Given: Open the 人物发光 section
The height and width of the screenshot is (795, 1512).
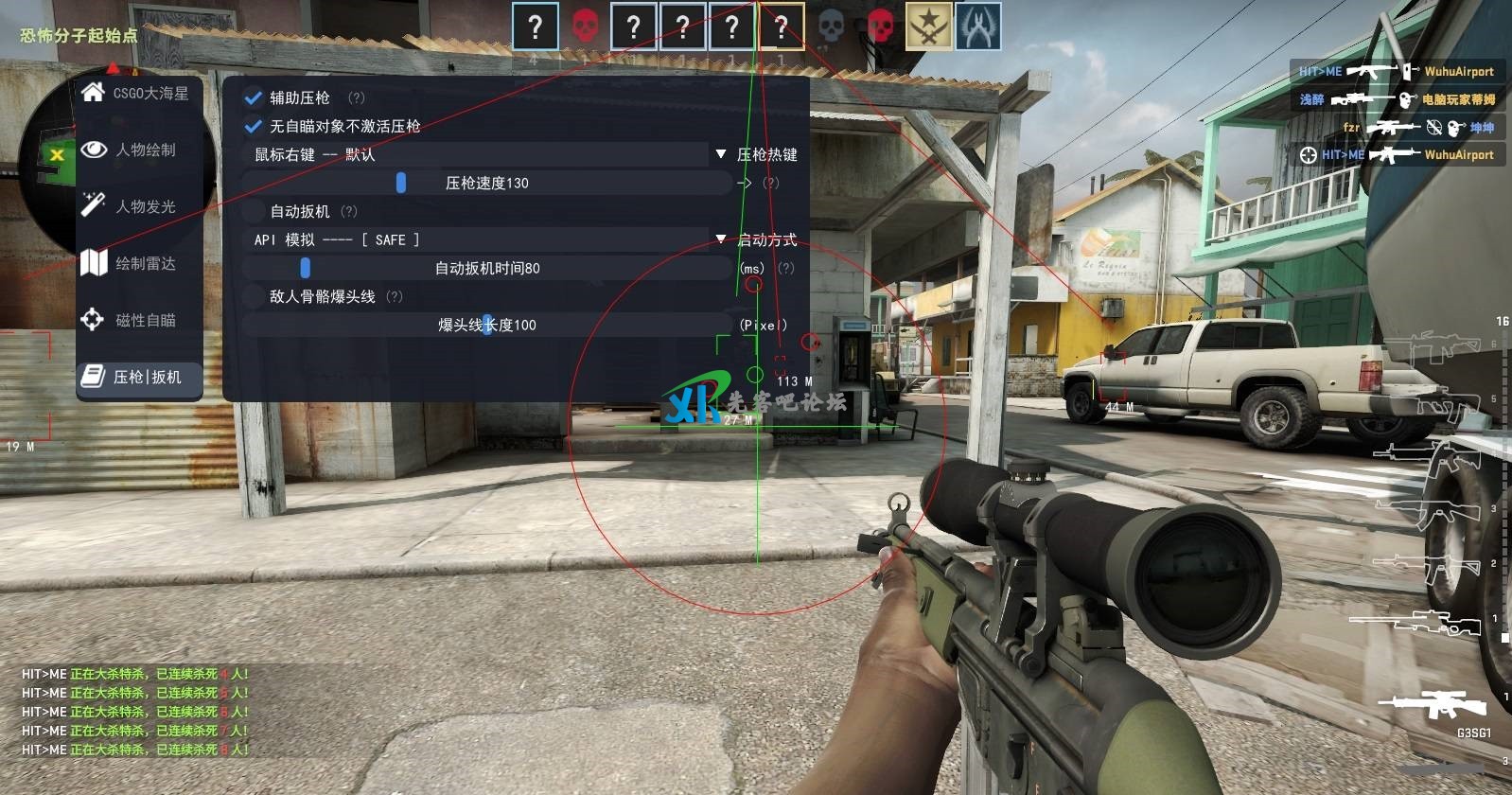Looking at the screenshot, I should pos(138,207).
